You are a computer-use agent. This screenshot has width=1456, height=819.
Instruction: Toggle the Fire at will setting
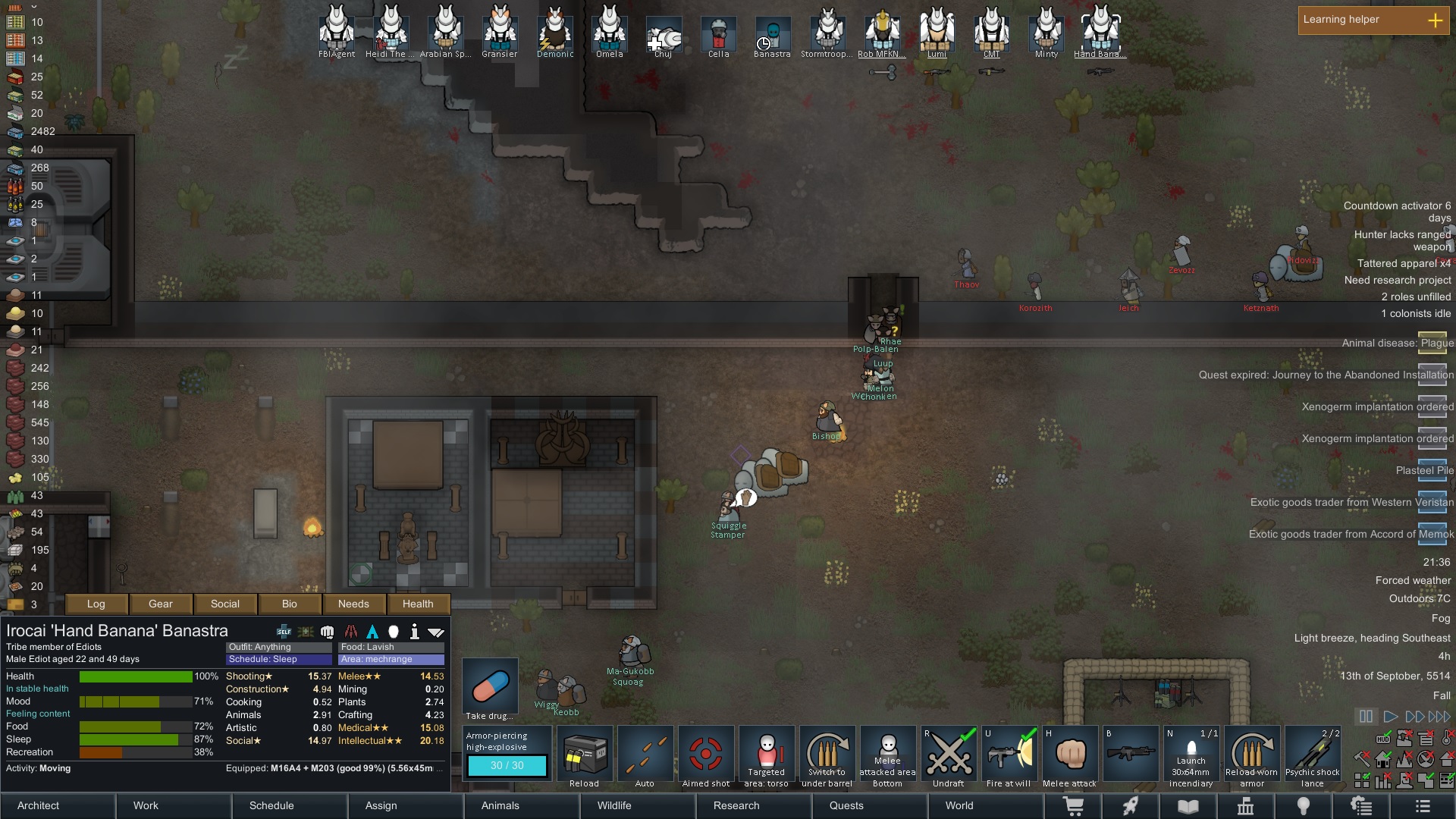click(x=1009, y=756)
